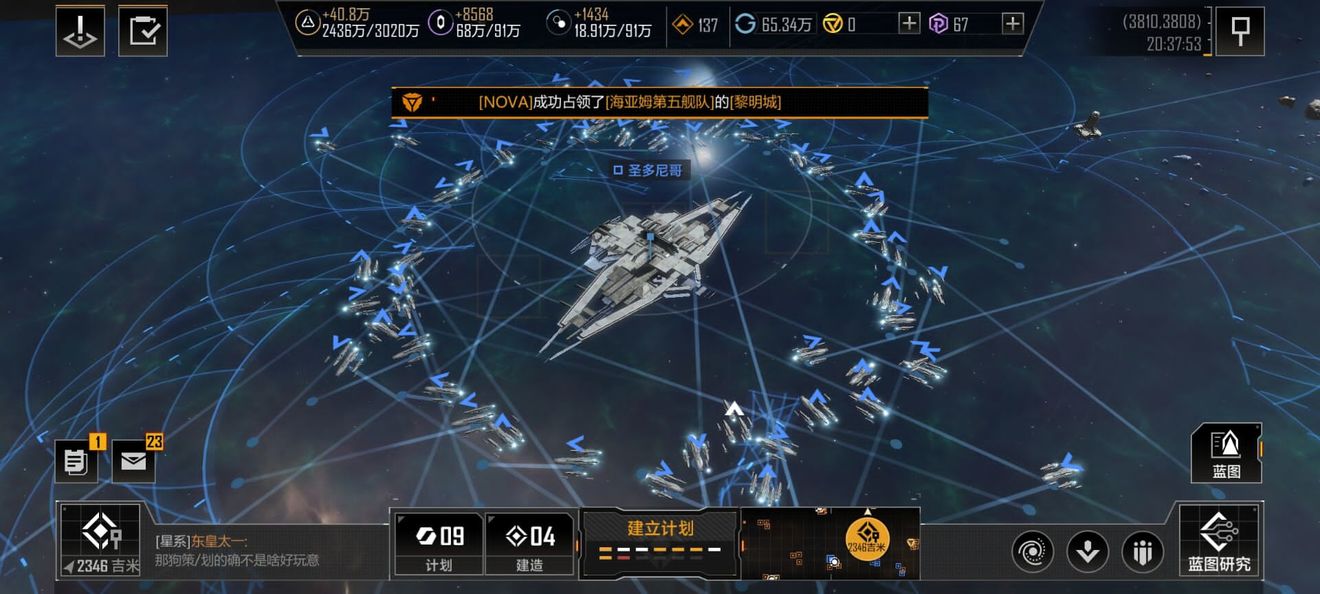
Task: Open the alert warning icon panel
Action: 80,31
